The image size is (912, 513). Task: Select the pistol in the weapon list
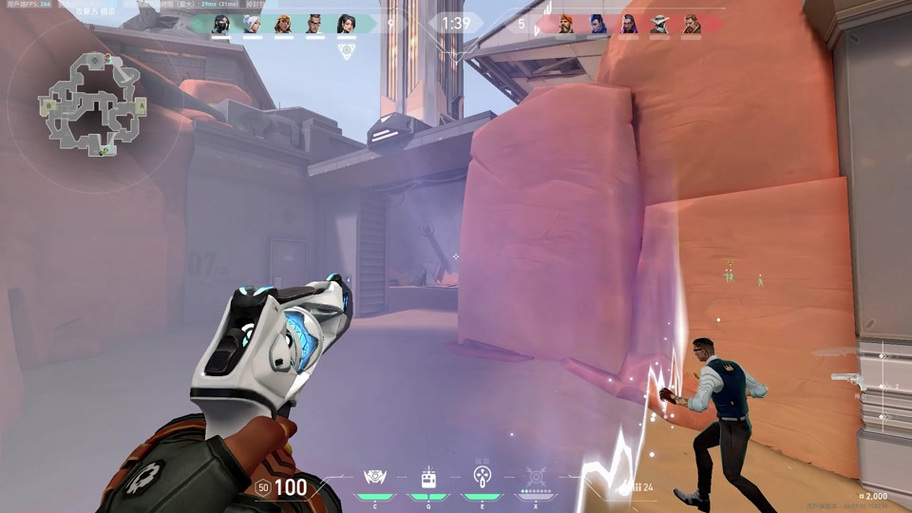pyautogui.click(x=846, y=378)
